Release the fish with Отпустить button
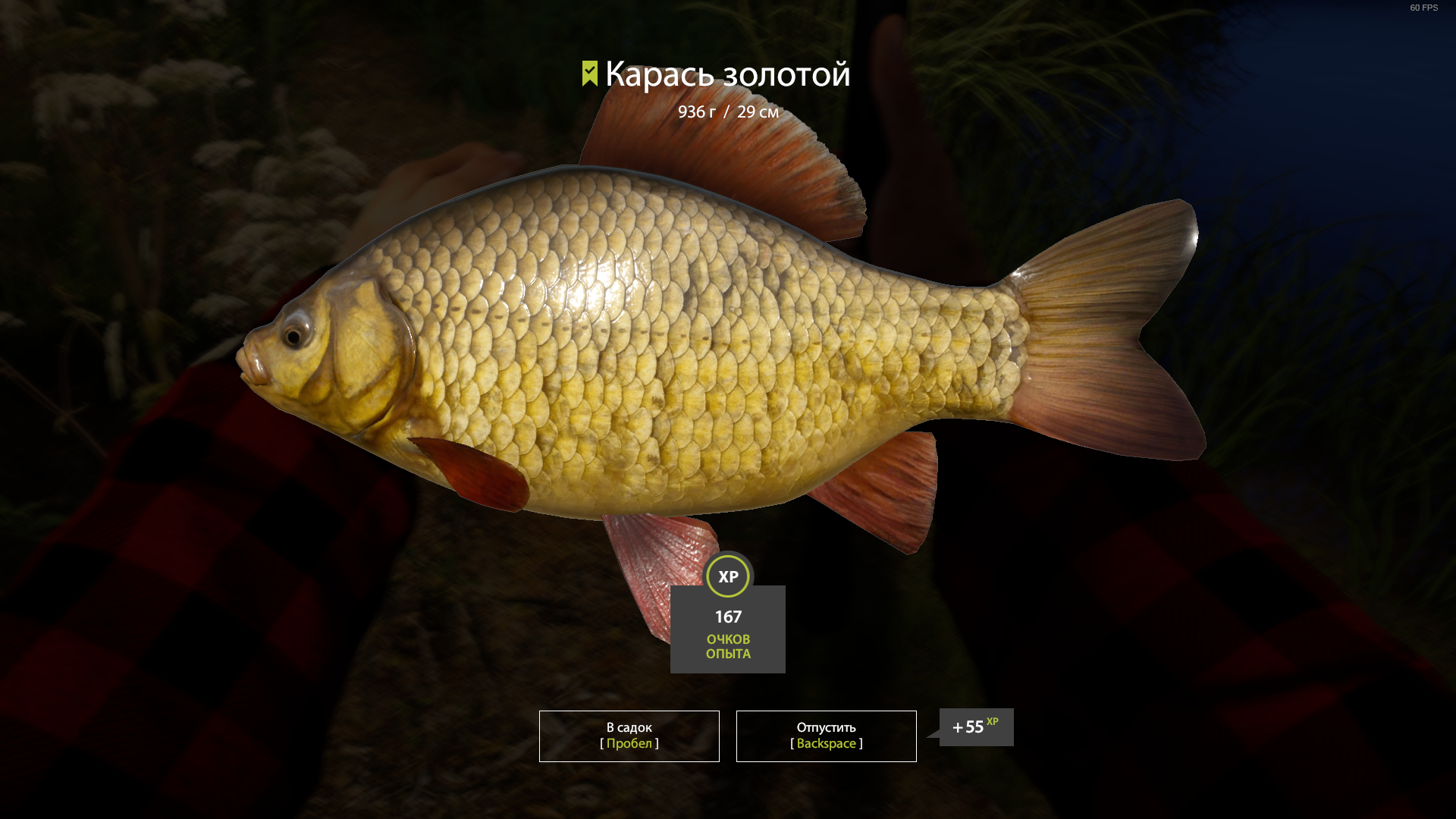 coord(826,736)
